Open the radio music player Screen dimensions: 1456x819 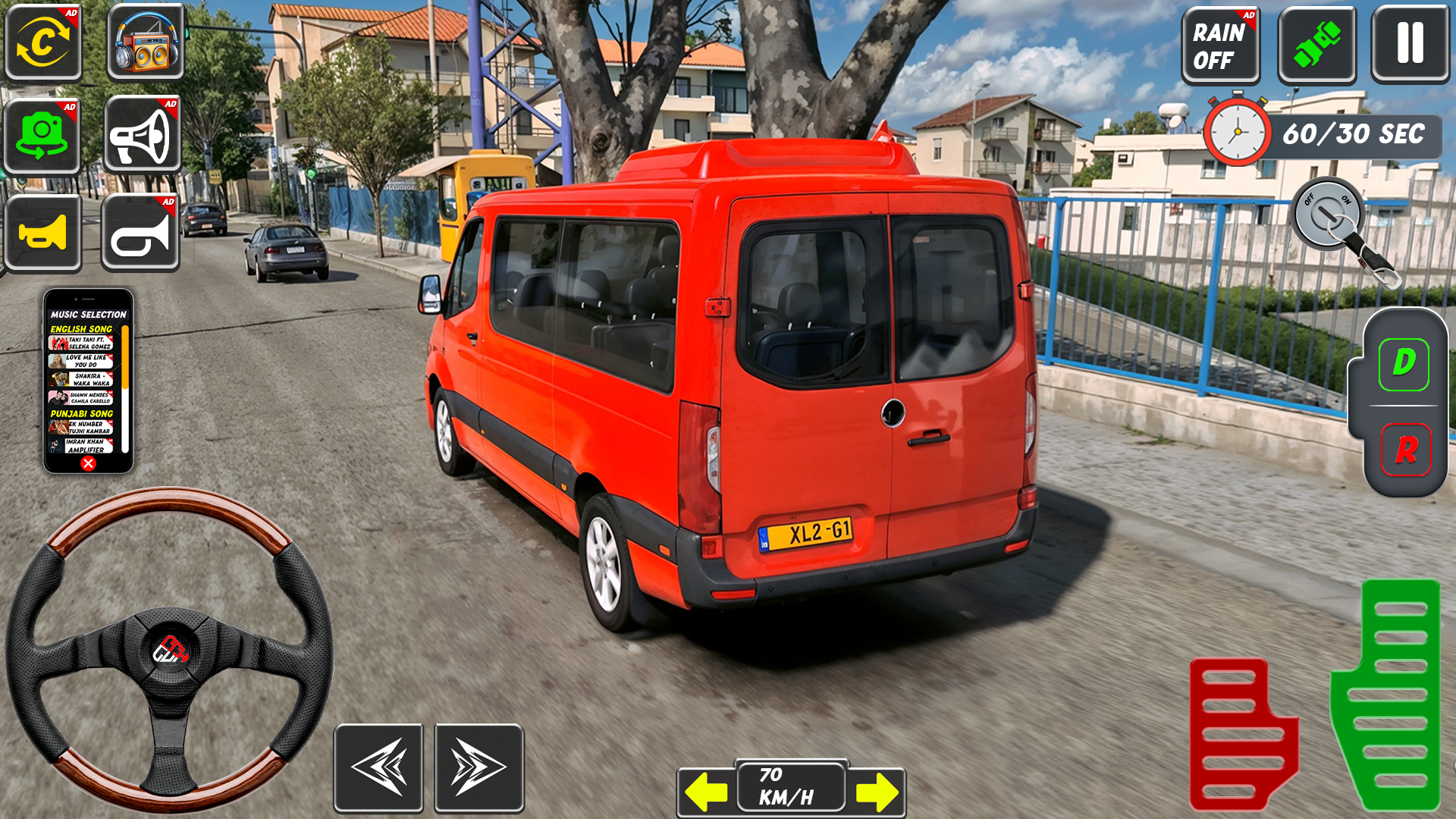pyautogui.click(x=143, y=43)
